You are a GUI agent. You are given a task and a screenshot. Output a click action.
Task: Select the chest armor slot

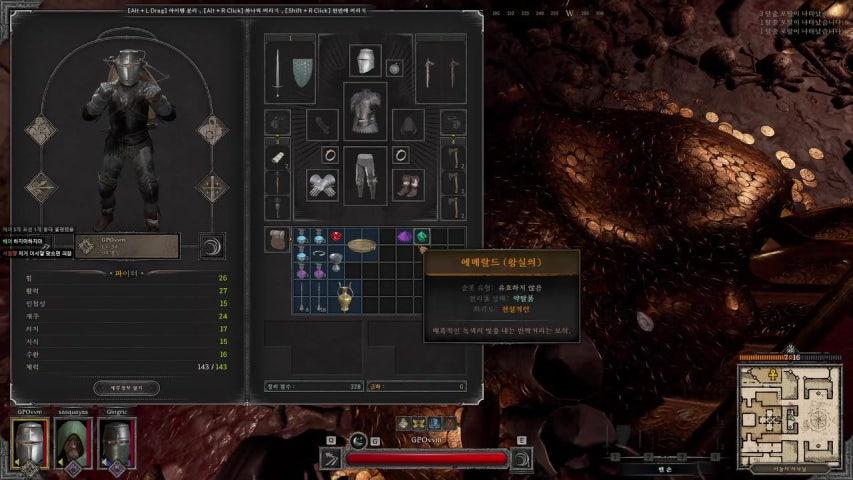(x=365, y=109)
